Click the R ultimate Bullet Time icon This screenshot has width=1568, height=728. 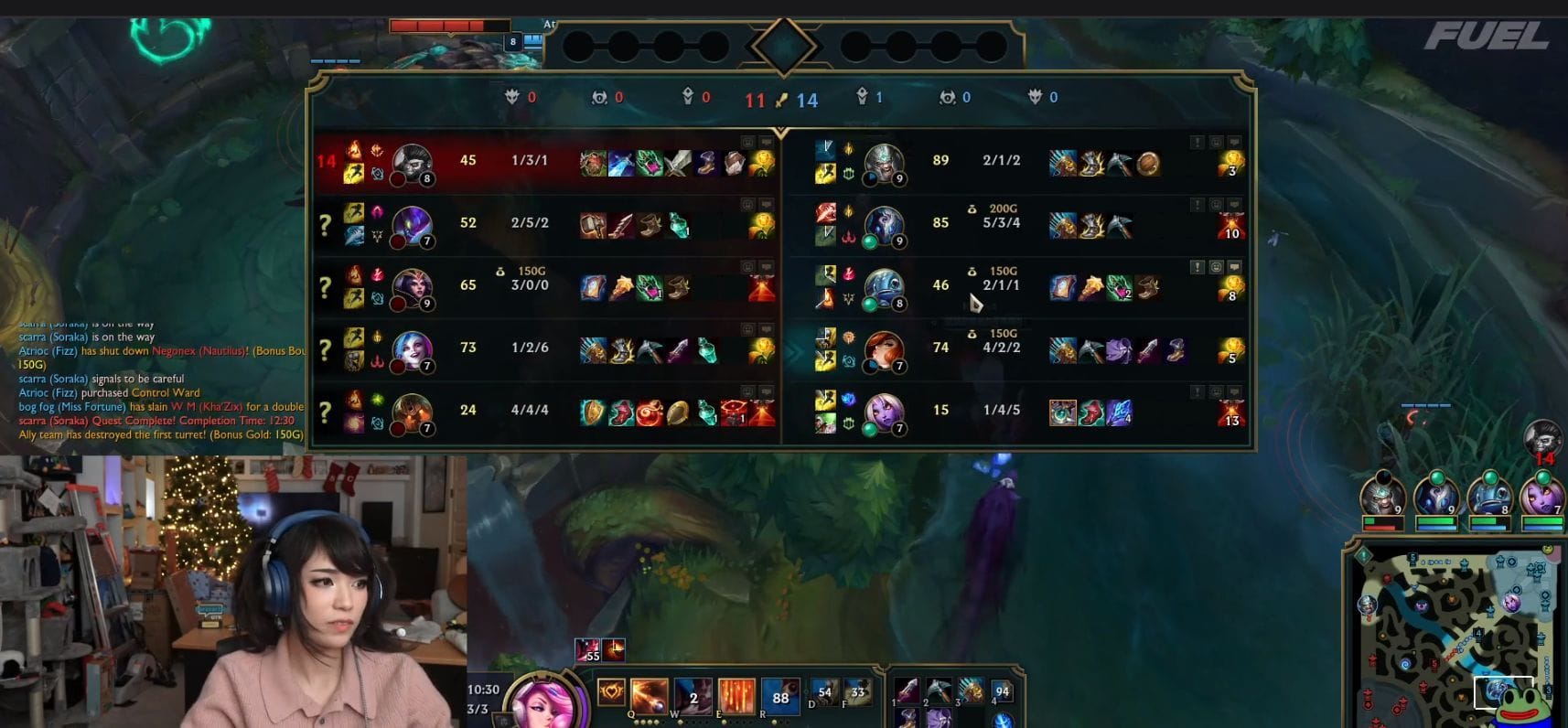coord(780,693)
